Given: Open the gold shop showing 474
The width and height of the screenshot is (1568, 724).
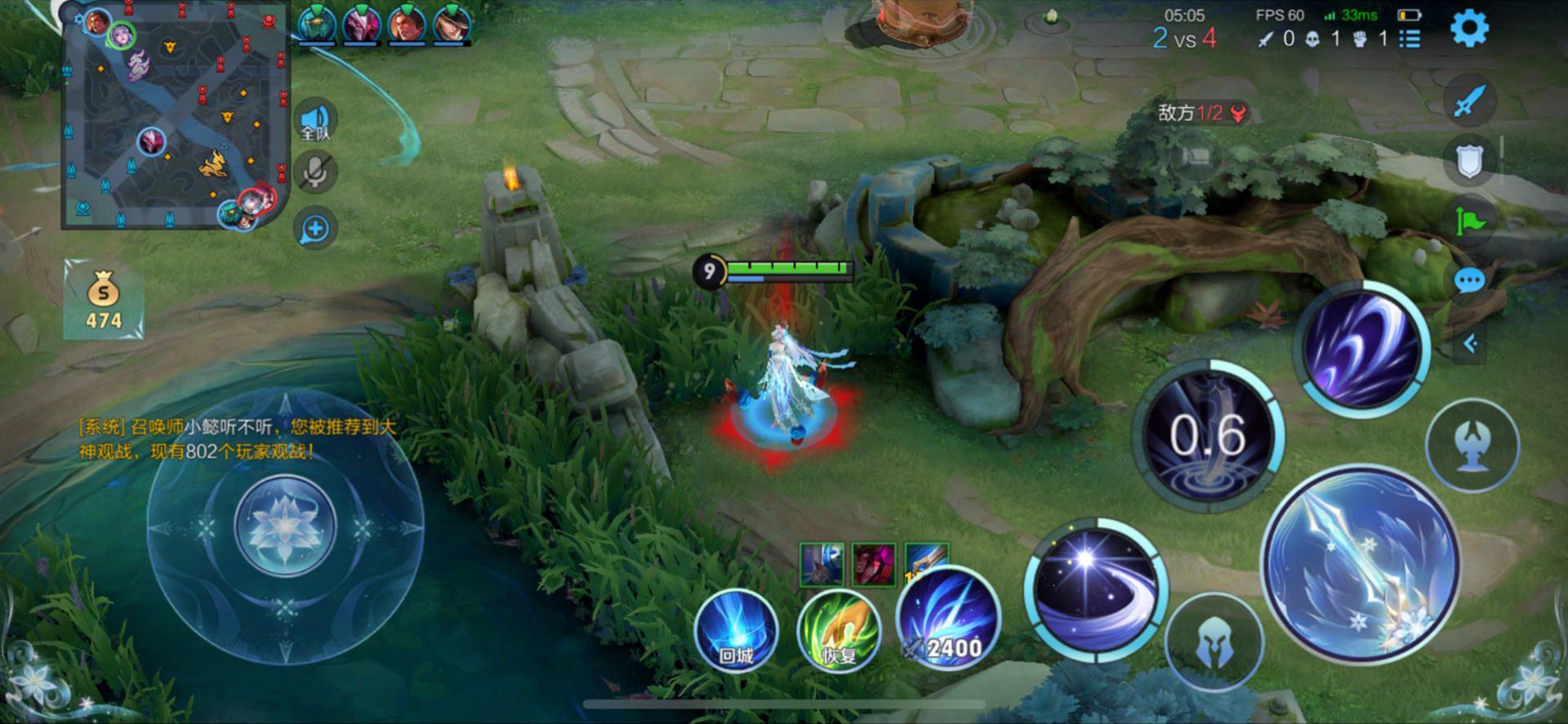Looking at the screenshot, I should (104, 300).
